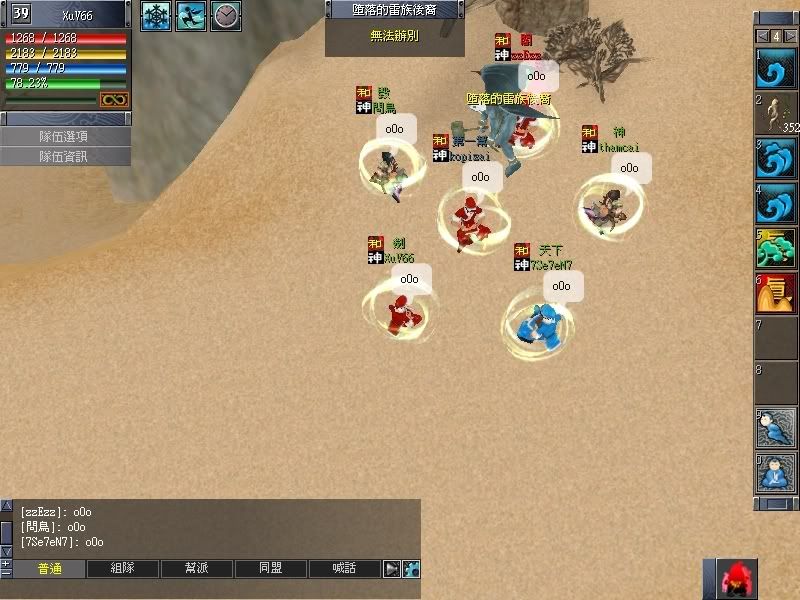800x600 pixels.
Task: Click the snowflake buff icon
Action: (x=155, y=15)
